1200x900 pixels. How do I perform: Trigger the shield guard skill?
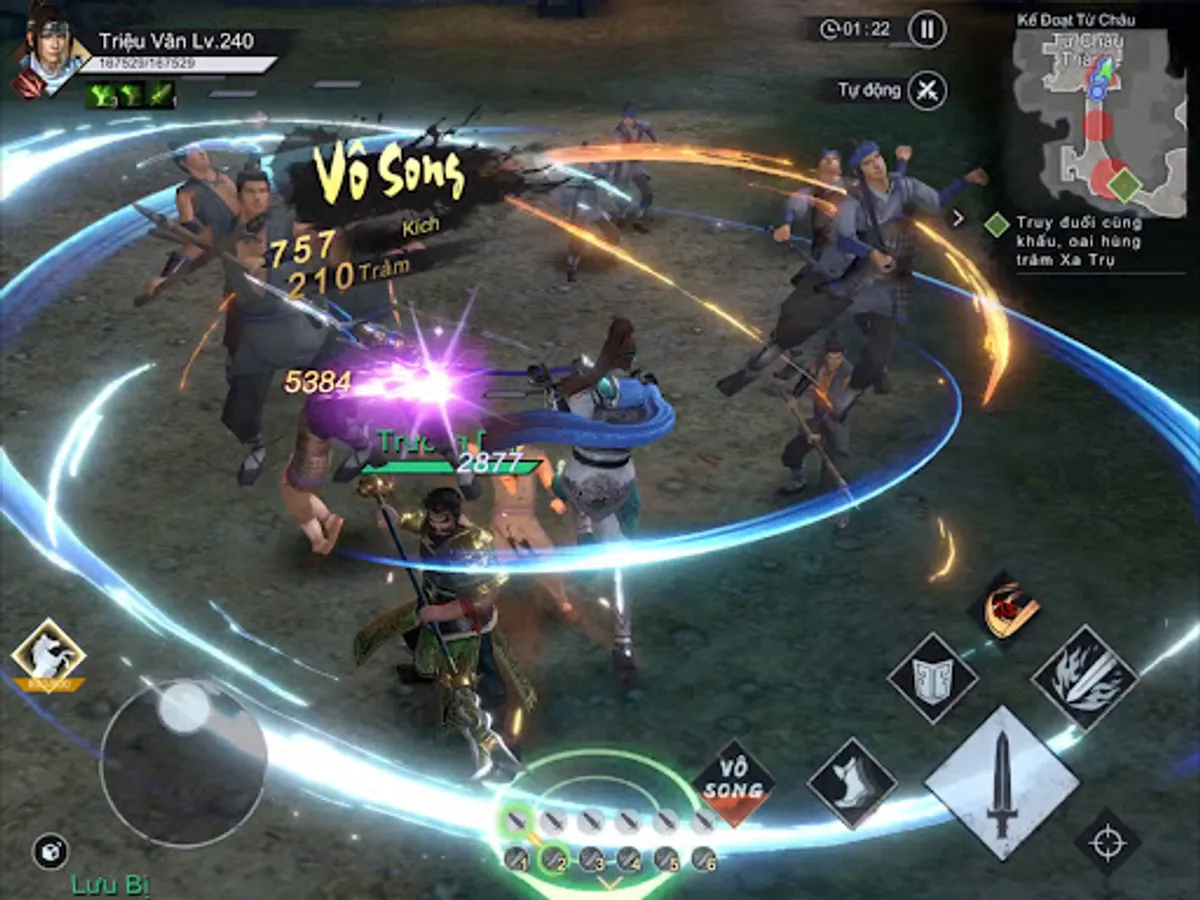coord(932,677)
